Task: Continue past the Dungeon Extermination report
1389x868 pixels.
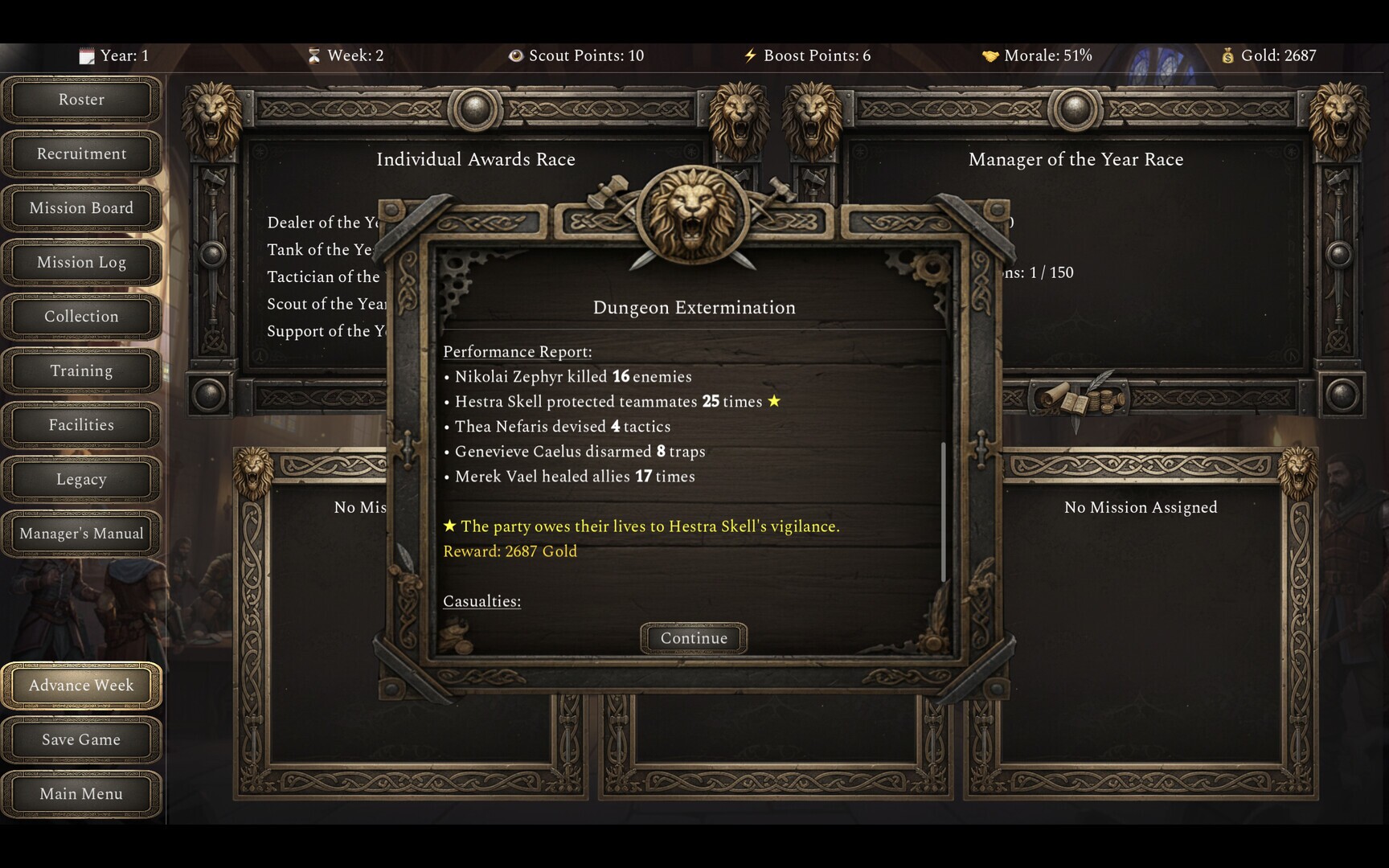Action: pyautogui.click(x=694, y=638)
